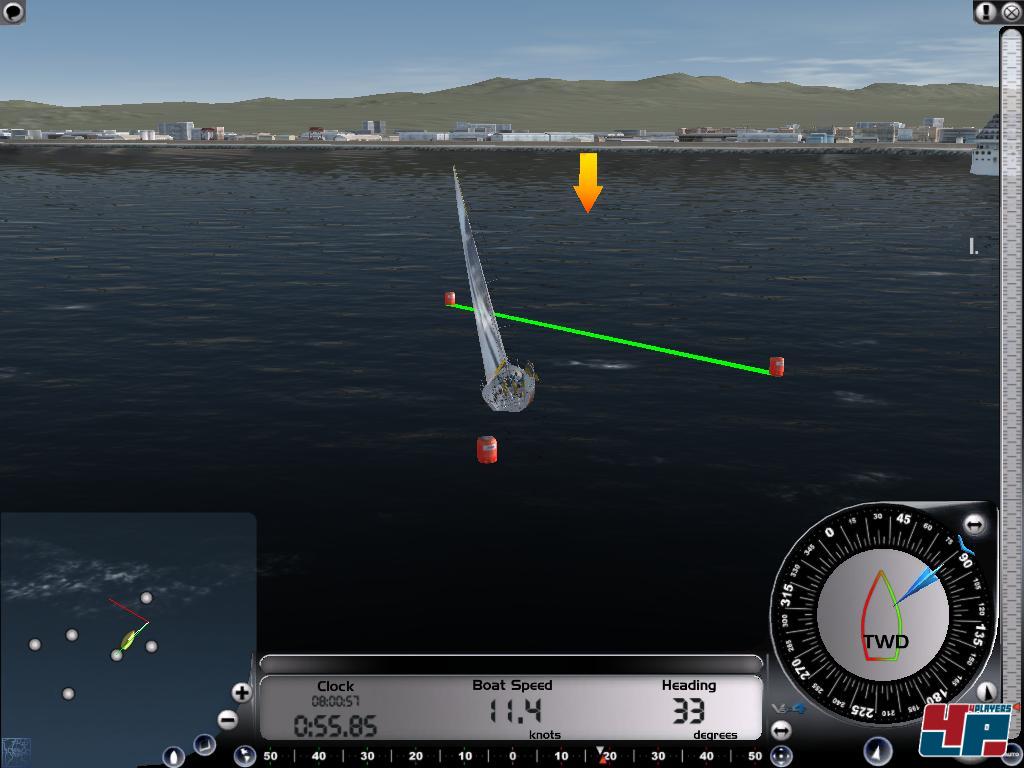Image resolution: width=1024 pixels, height=768 pixels.
Task: Click the north arrow icon beside the compass
Action: coord(986,691)
